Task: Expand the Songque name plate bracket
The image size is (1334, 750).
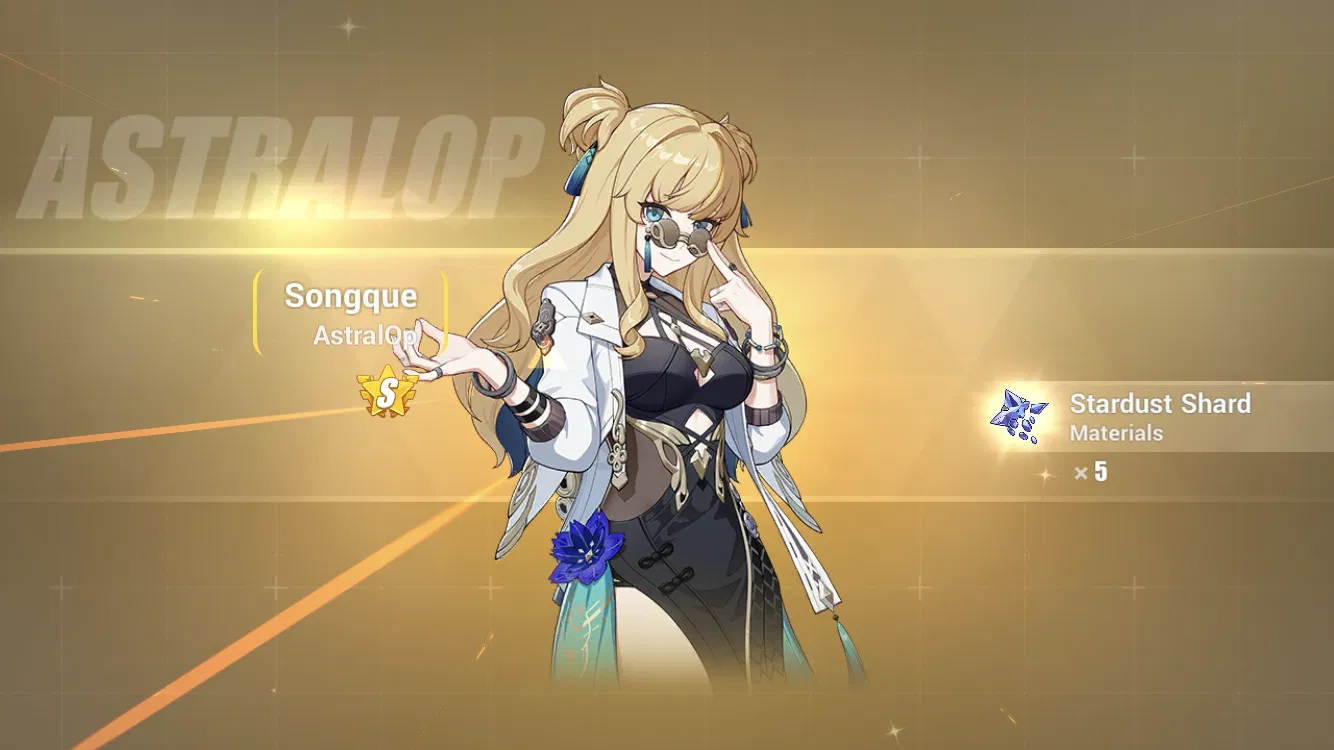Action: [x=350, y=310]
